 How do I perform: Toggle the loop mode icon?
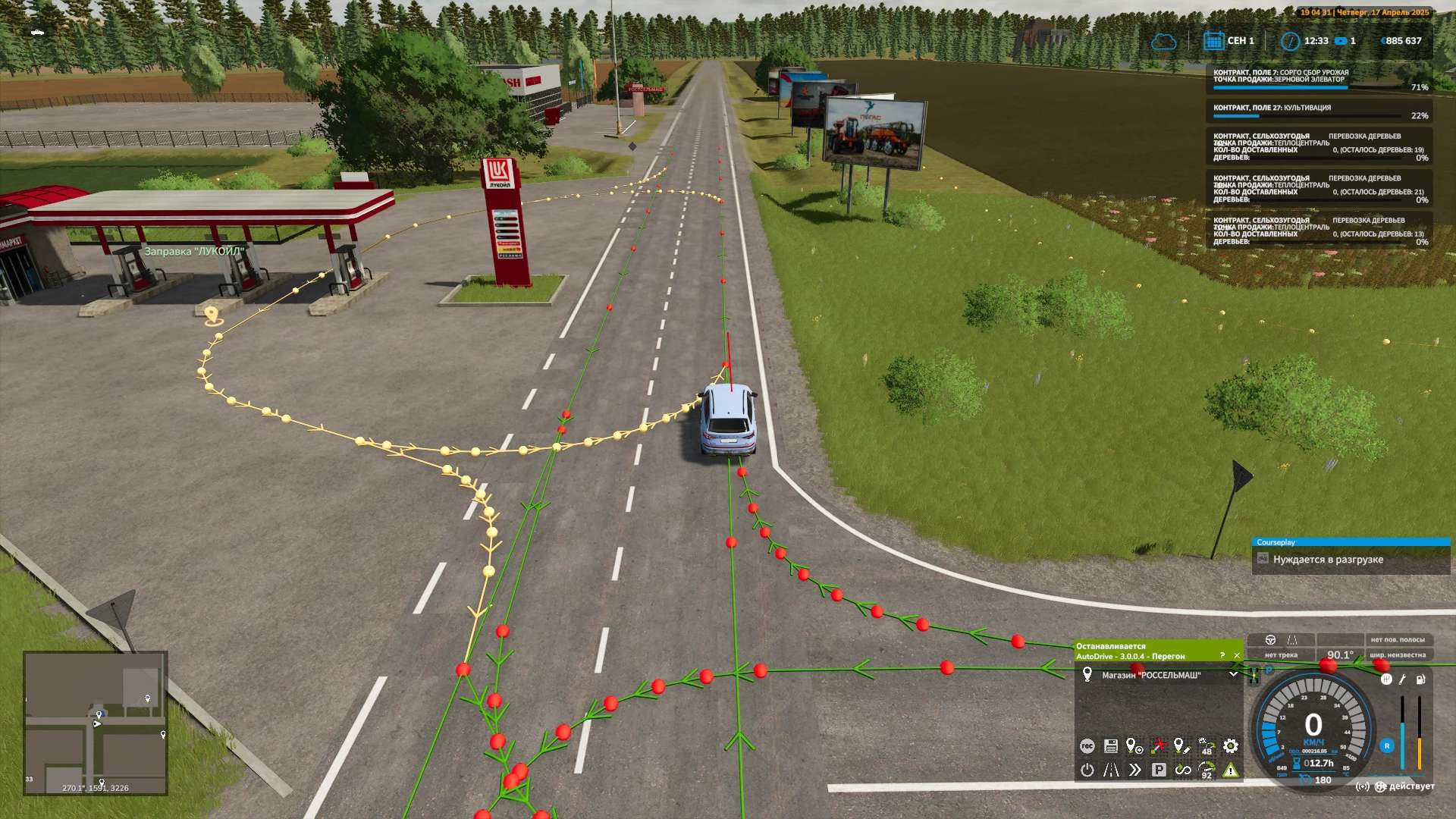point(1182,770)
